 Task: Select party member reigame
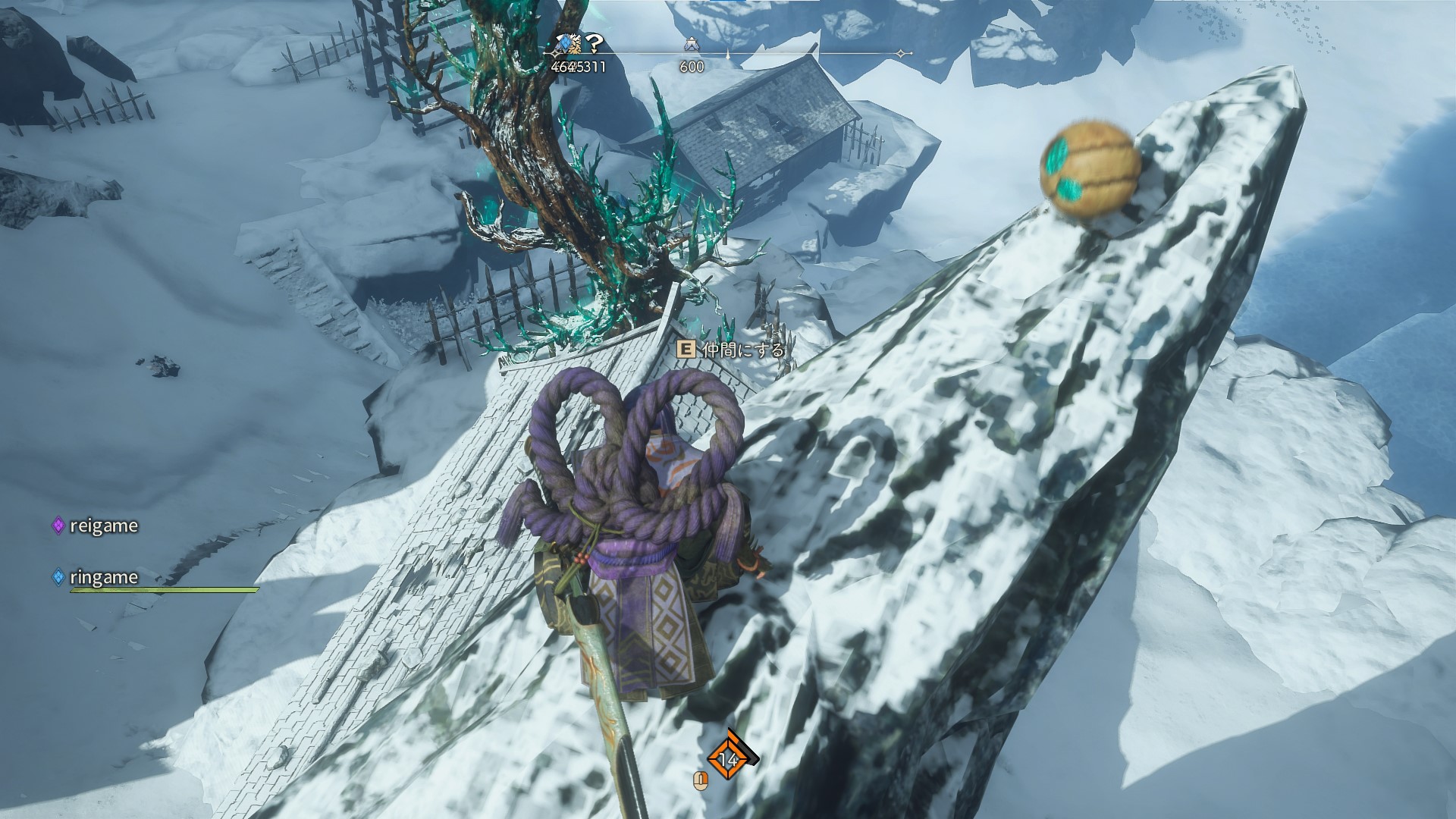(103, 526)
